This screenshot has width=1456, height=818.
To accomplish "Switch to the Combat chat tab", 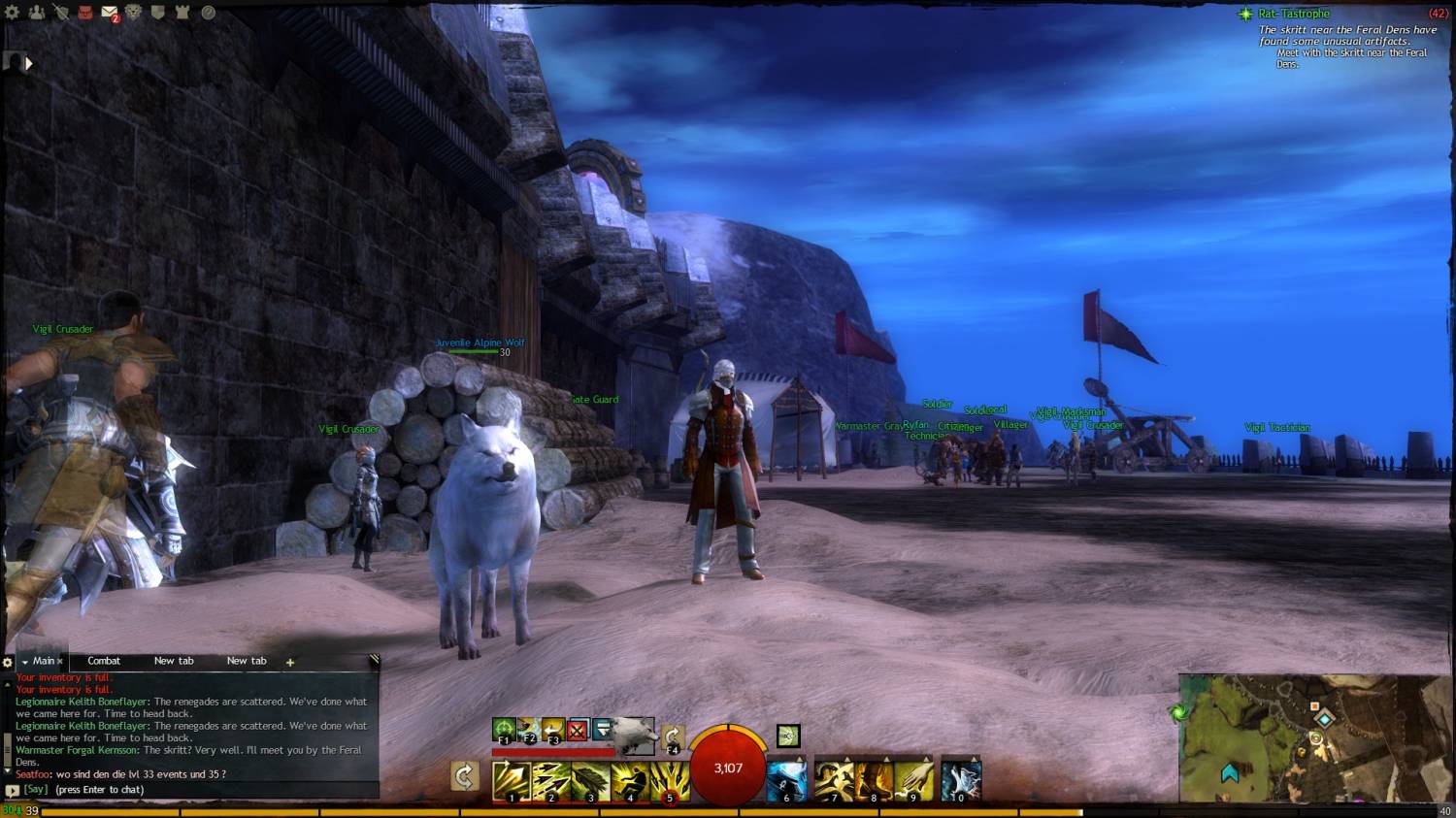I will tap(104, 661).
